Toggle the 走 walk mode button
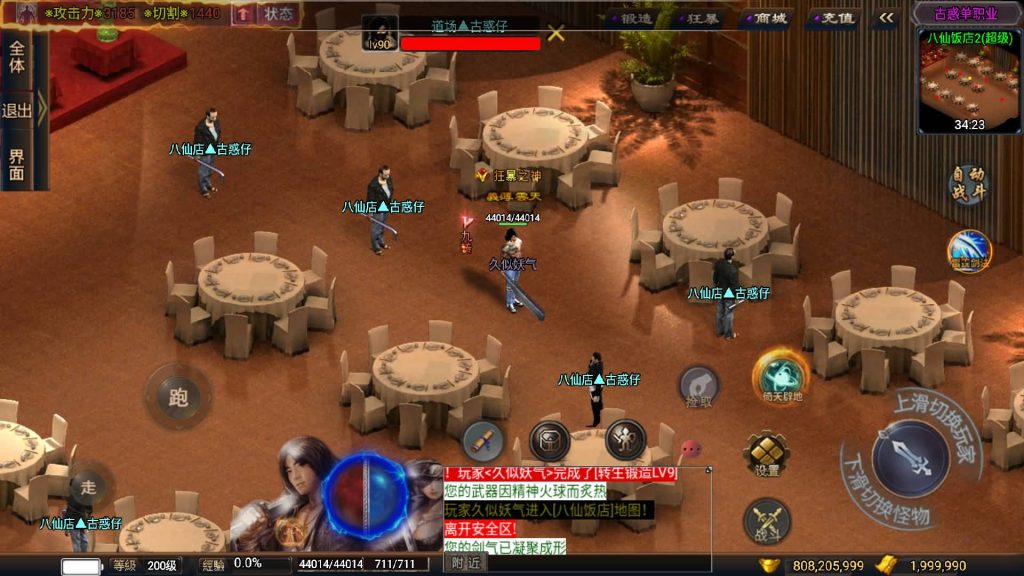Viewport: 1024px width, 576px height. point(88,487)
